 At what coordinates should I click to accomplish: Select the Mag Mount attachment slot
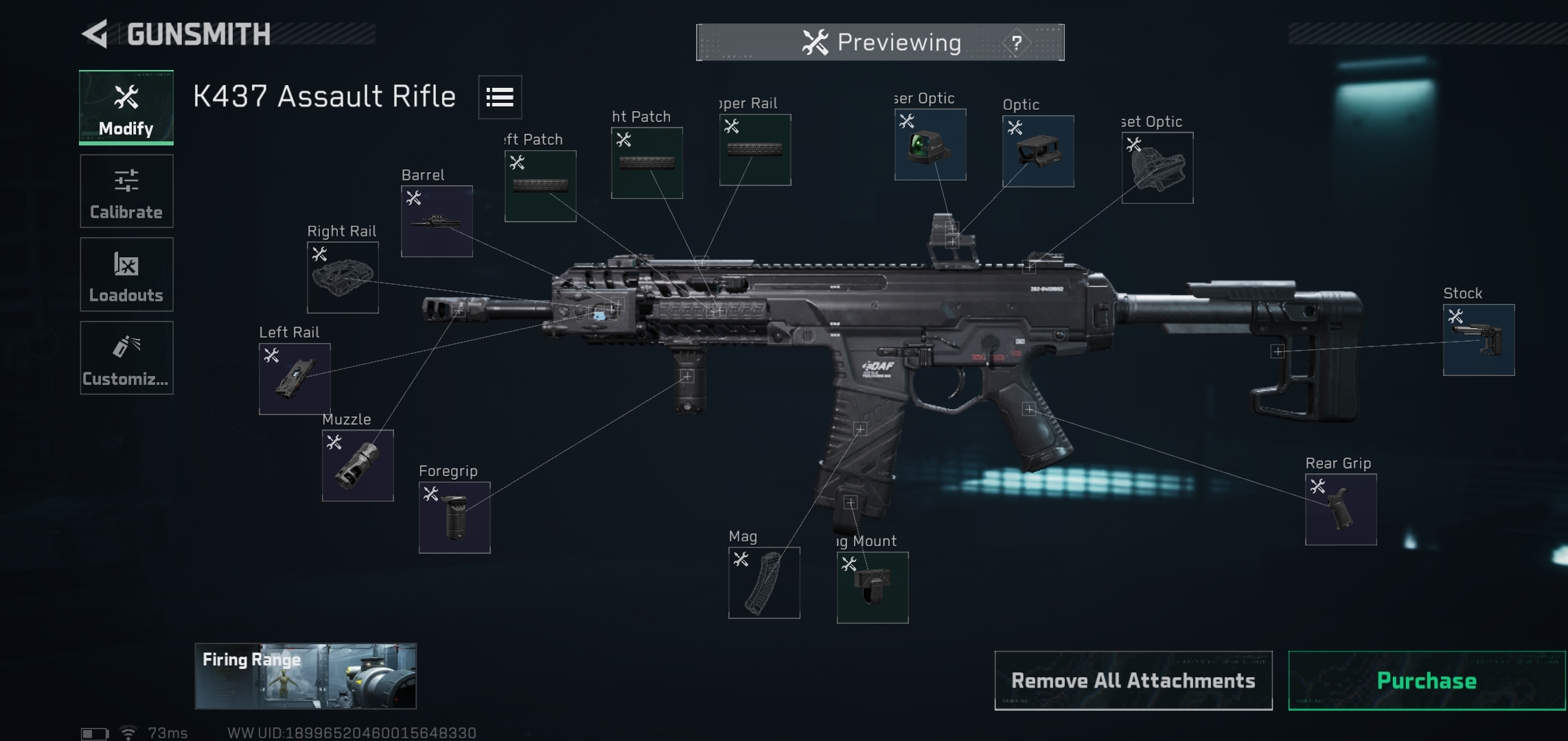(x=873, y=588)
